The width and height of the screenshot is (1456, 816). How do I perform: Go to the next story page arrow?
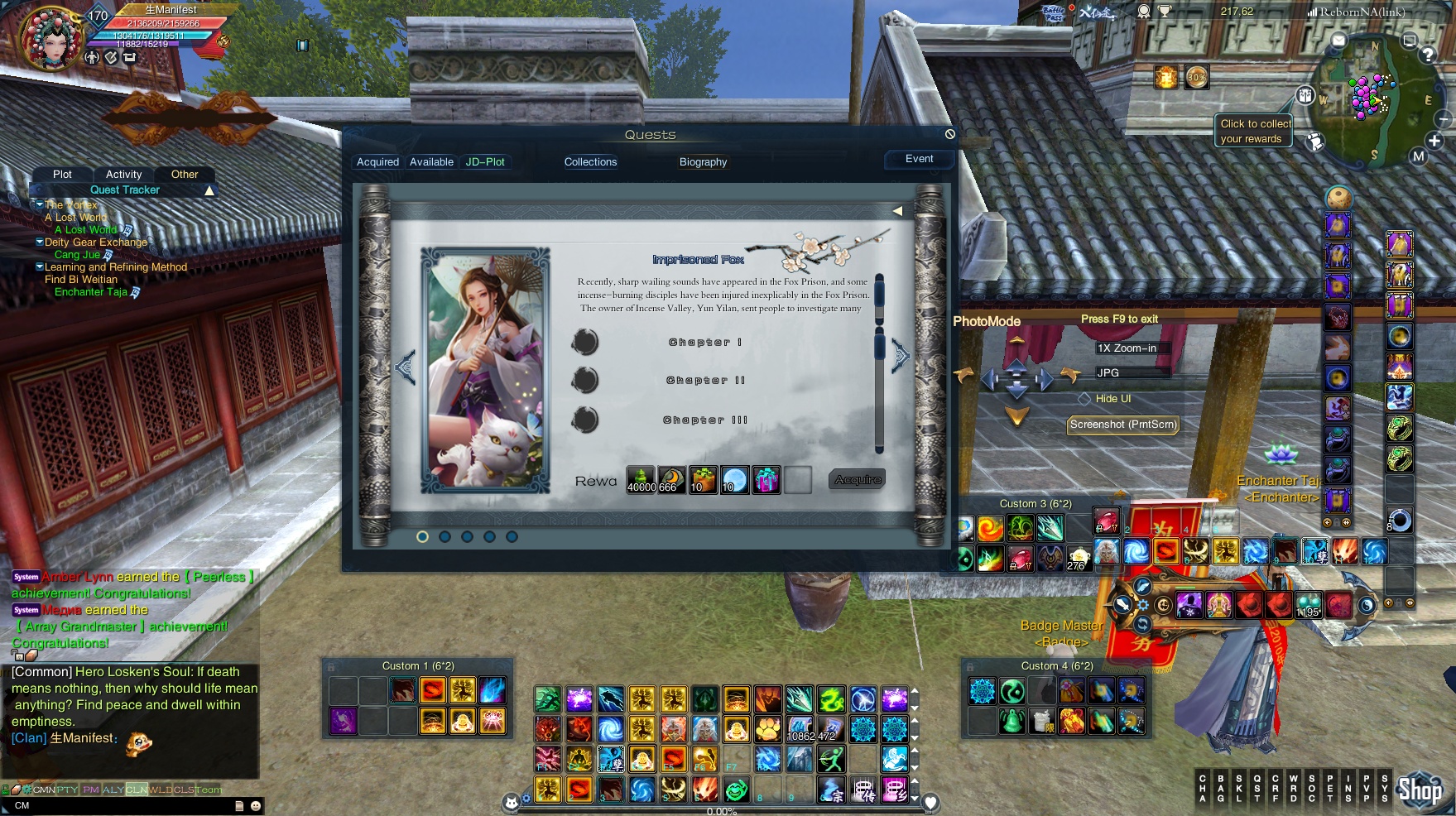coord(901,357)
